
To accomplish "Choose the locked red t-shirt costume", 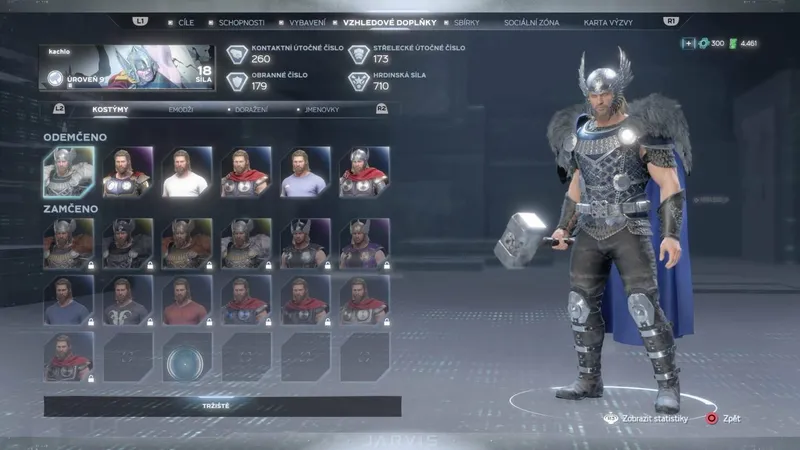I will pos(186,301).
